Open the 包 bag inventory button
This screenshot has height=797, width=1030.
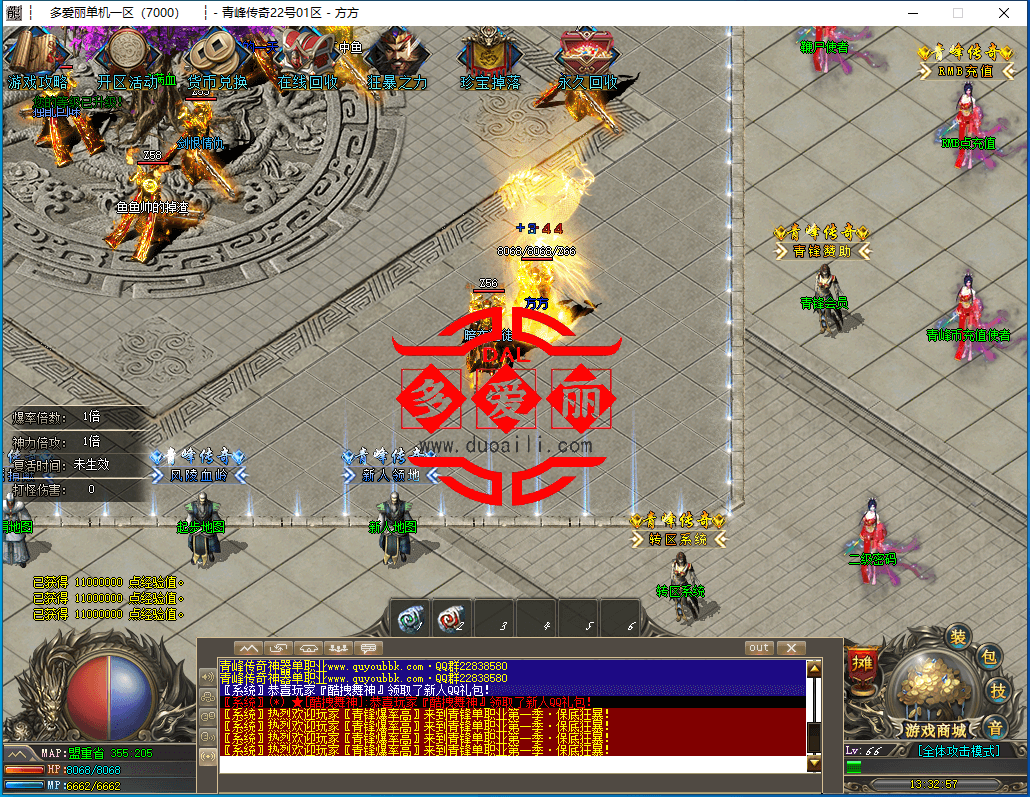989,658
